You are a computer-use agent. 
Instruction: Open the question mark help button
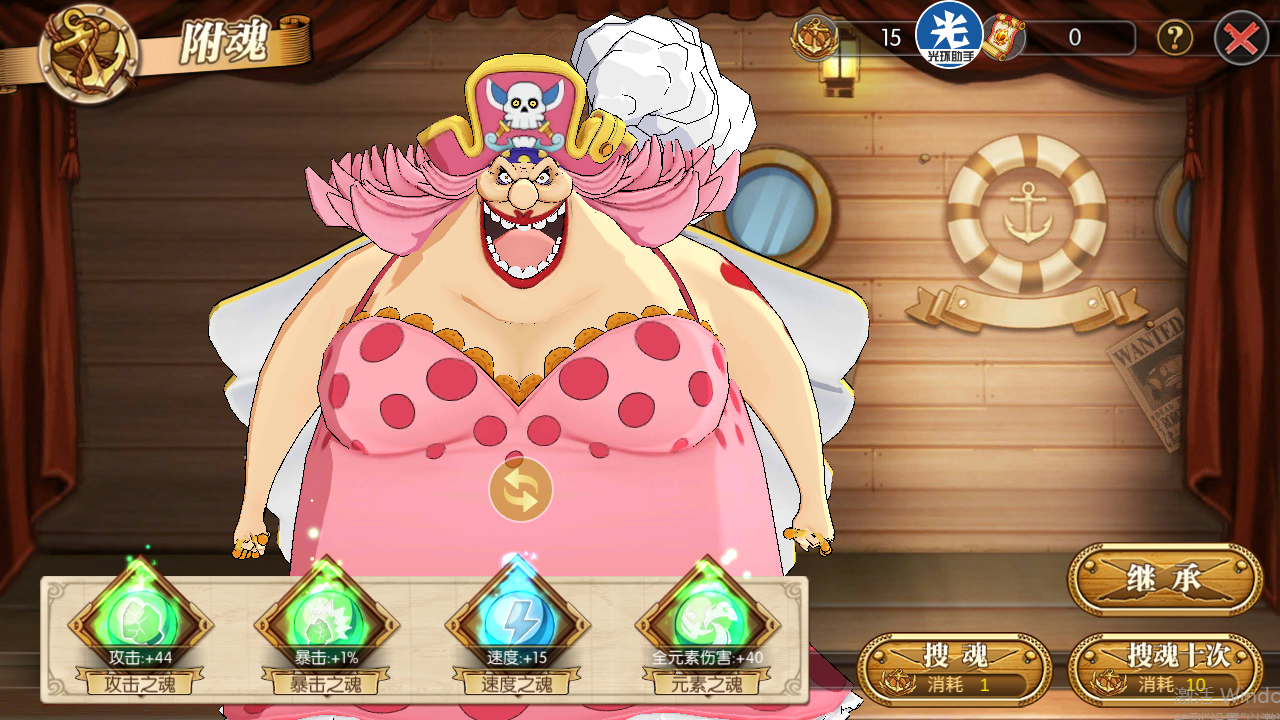pos(1174,39)
